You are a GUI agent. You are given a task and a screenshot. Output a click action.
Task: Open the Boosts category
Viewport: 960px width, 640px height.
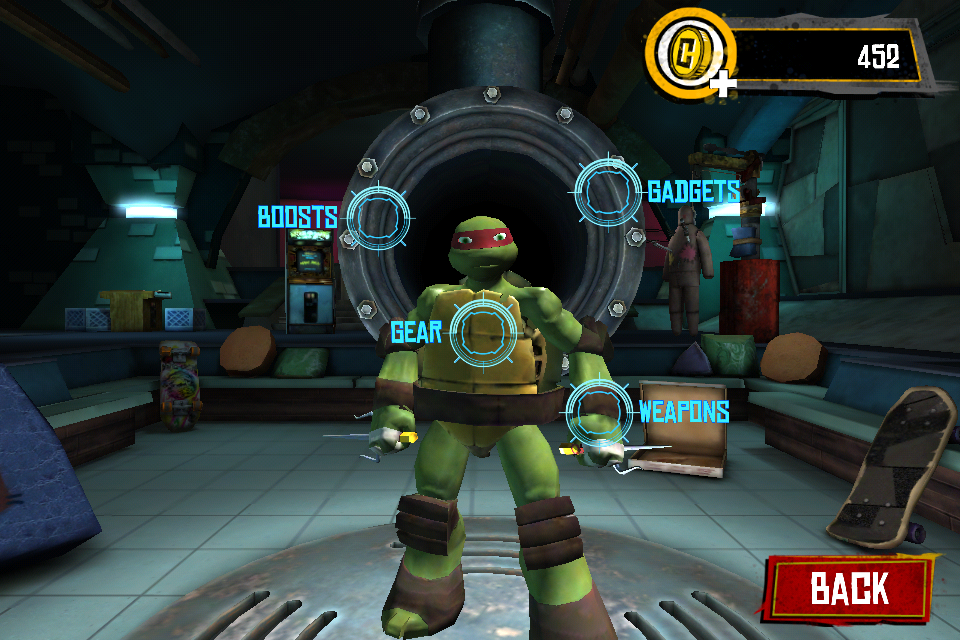pos(377,217)
